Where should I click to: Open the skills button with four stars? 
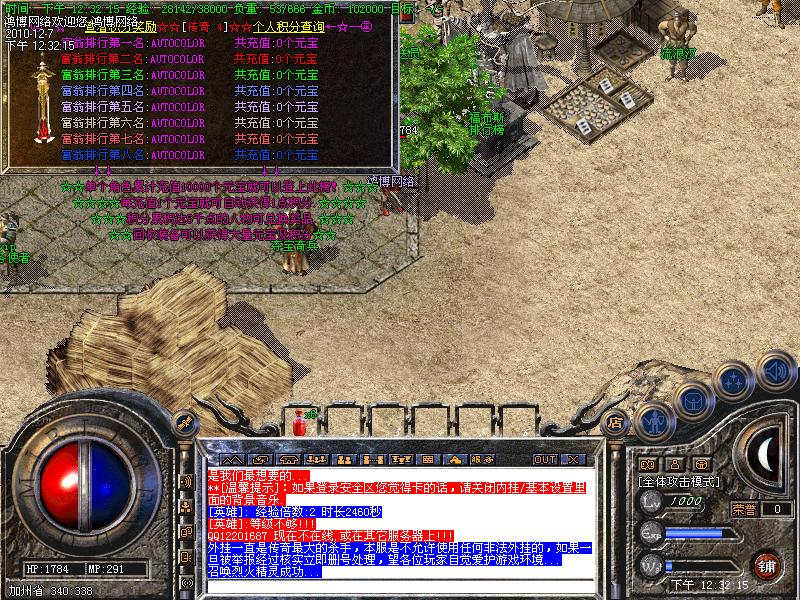point(735,381)
